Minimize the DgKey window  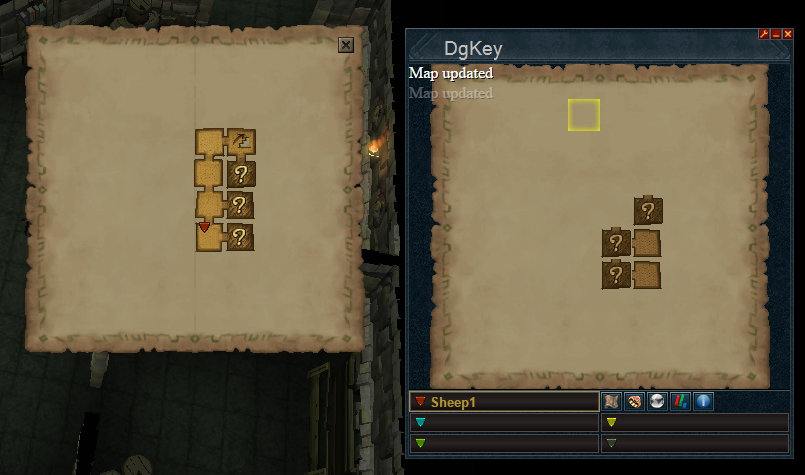click(775, 34)
